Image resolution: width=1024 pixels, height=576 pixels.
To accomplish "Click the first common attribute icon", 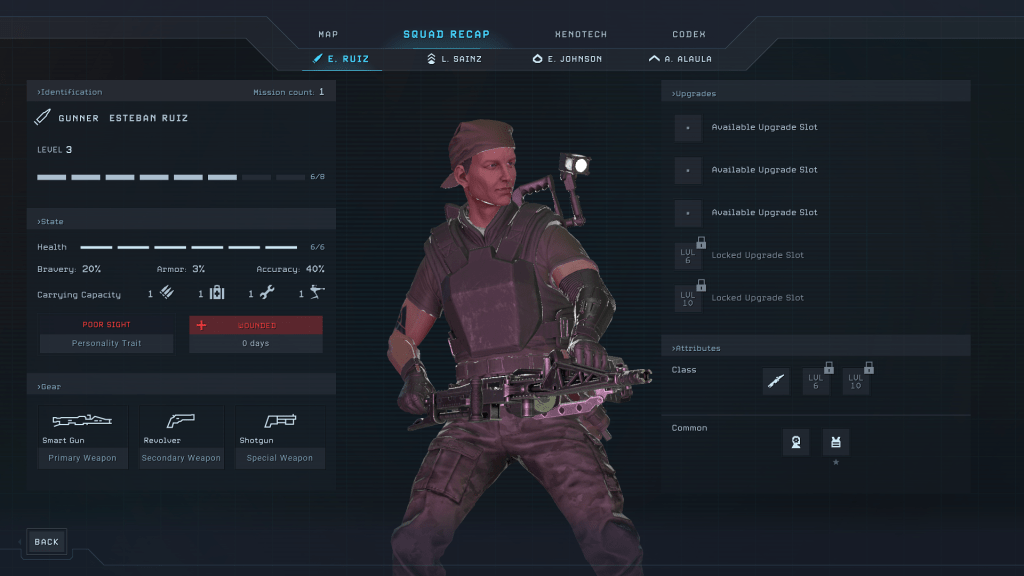I will [x=796, y=441].
